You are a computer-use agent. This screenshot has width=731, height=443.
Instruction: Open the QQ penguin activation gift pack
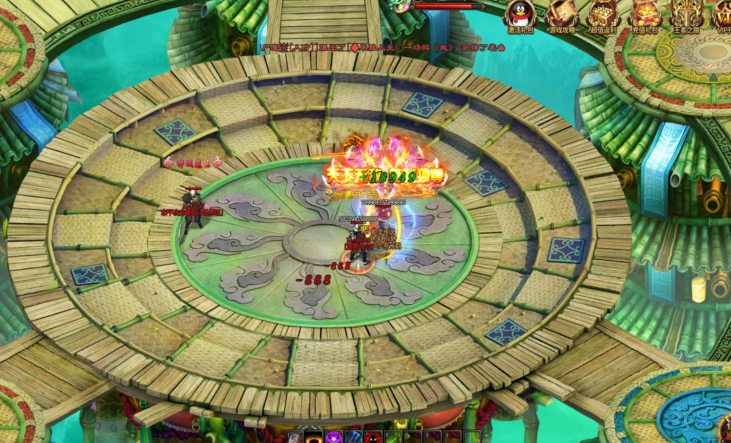coord(517,14)
